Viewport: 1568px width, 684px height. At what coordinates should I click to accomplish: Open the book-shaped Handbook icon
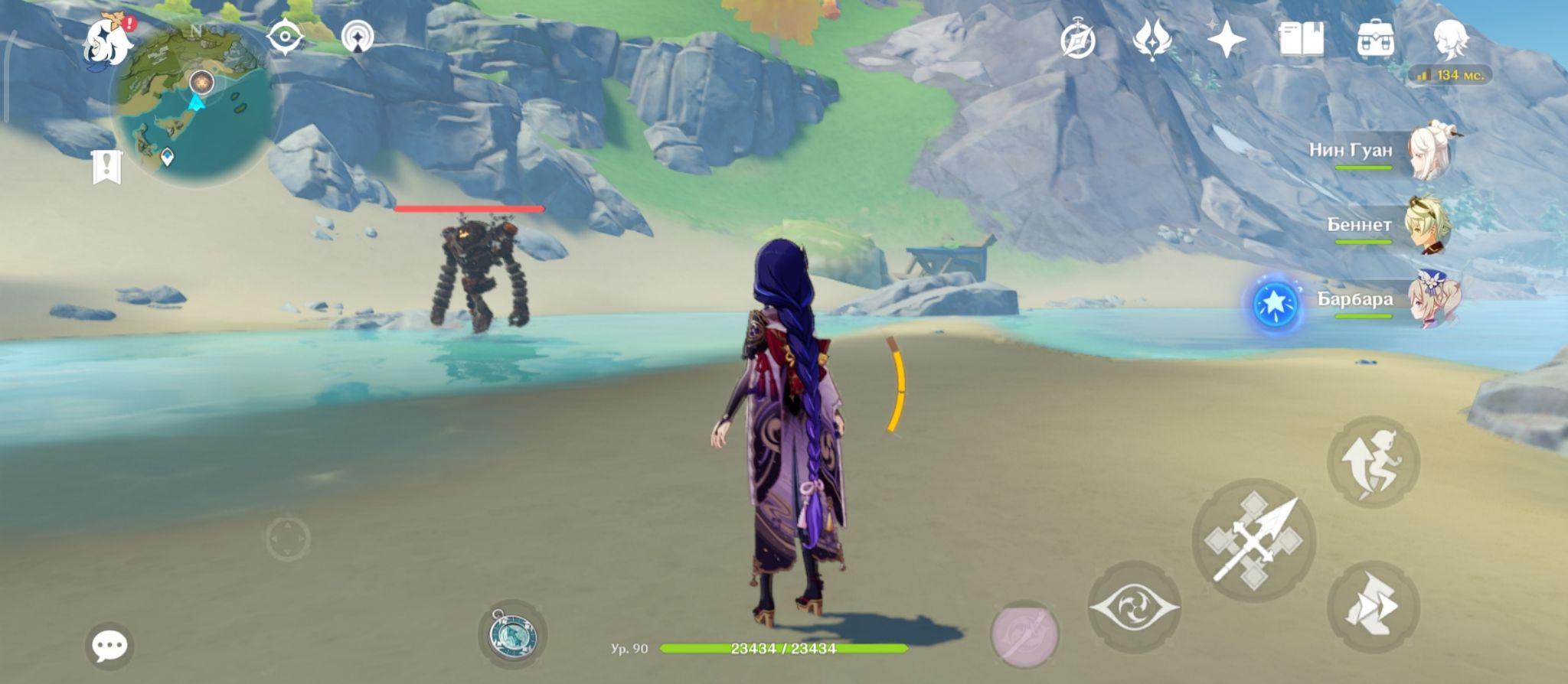point(1301,38)
